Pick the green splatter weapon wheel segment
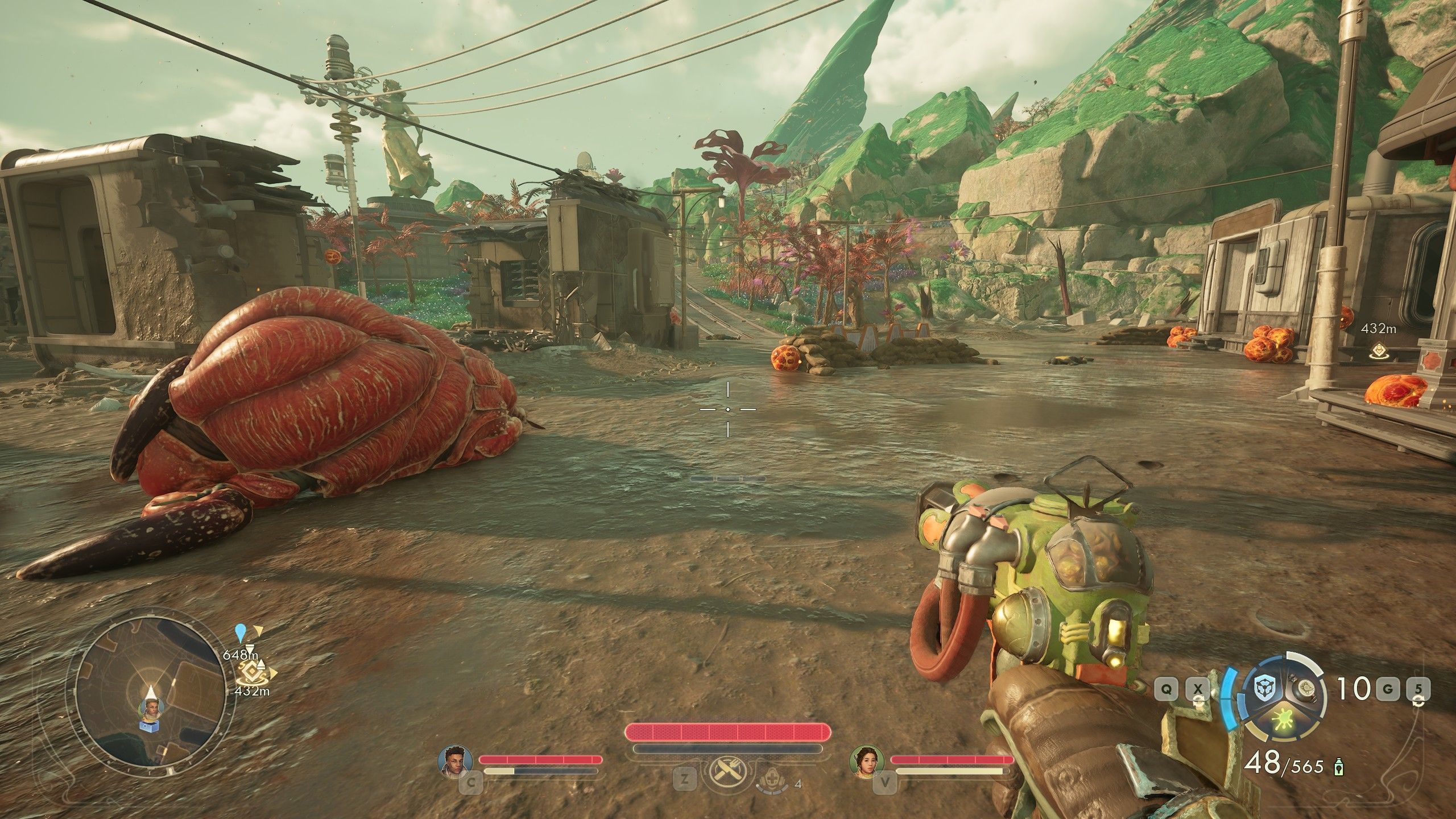Screen dimensions: 1456x819 [x=1287, y=731]
